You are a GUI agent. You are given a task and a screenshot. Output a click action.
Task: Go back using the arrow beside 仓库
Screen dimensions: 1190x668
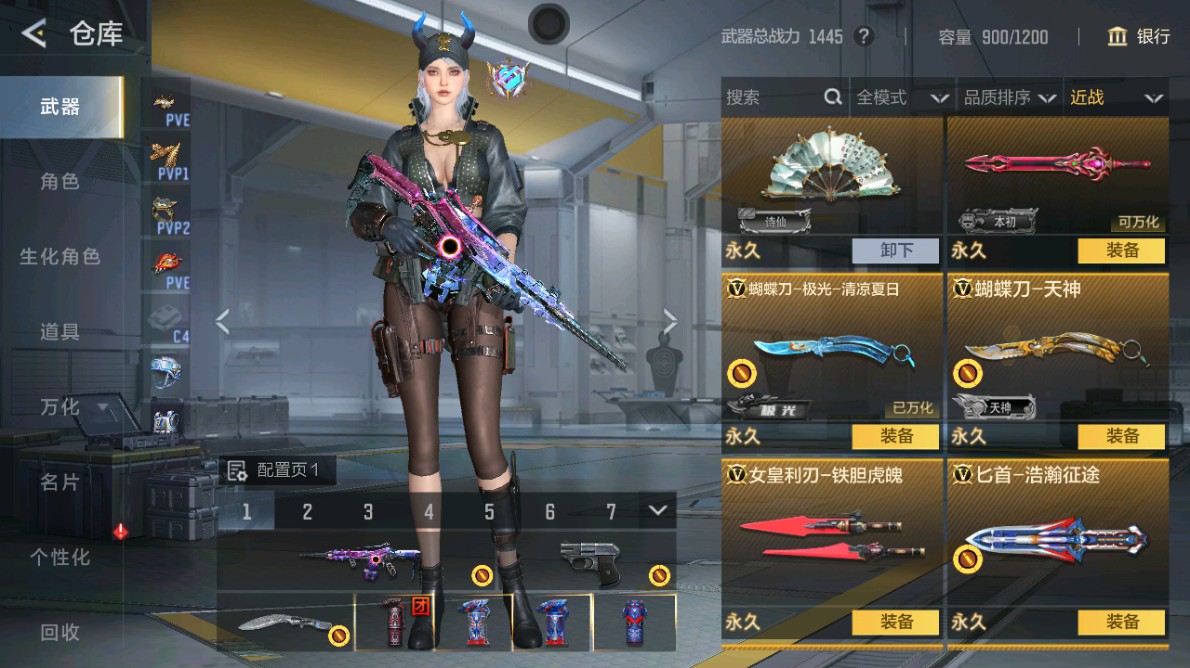34,34
